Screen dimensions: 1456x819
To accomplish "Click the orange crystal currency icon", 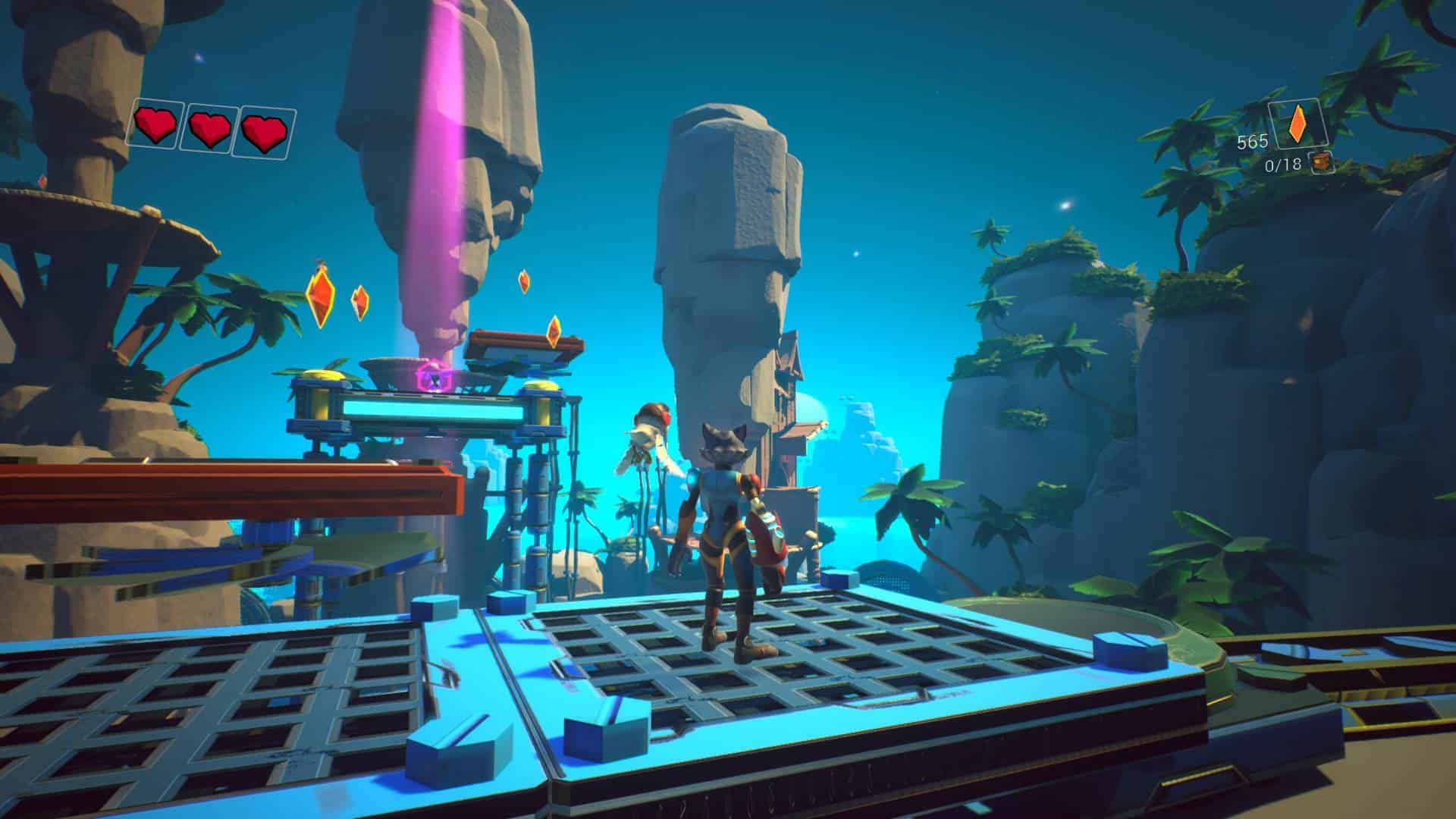I will coord(1298,124).
